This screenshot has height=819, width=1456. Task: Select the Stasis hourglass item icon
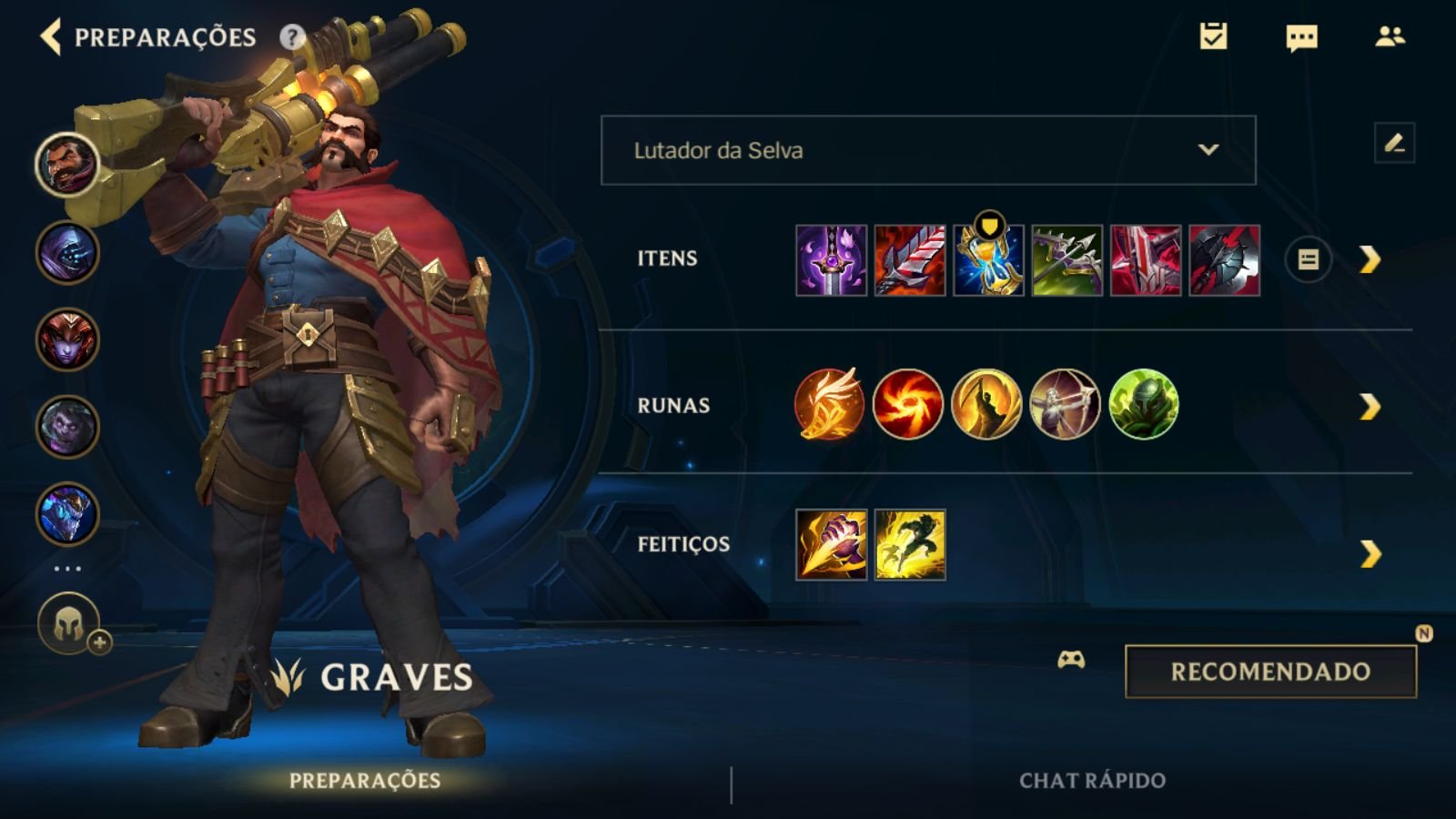pyautogui.click(x=988, y=260)
